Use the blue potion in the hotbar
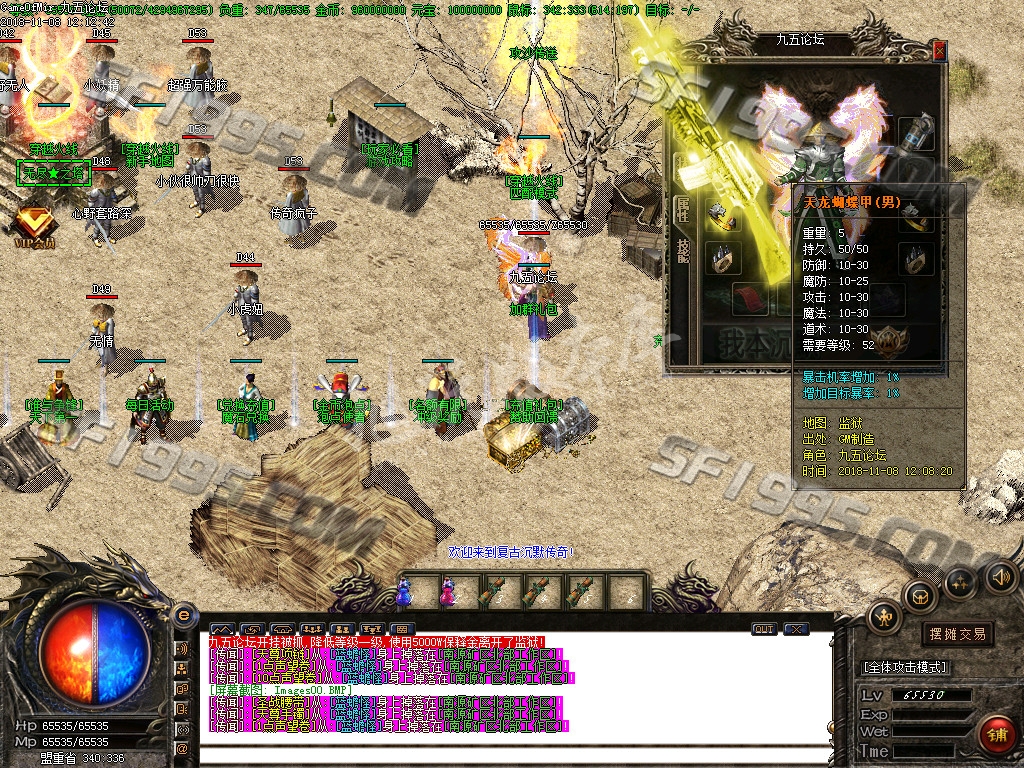Image resolution: width=1024 pixels, height=768 pixels. click(403, 593)
